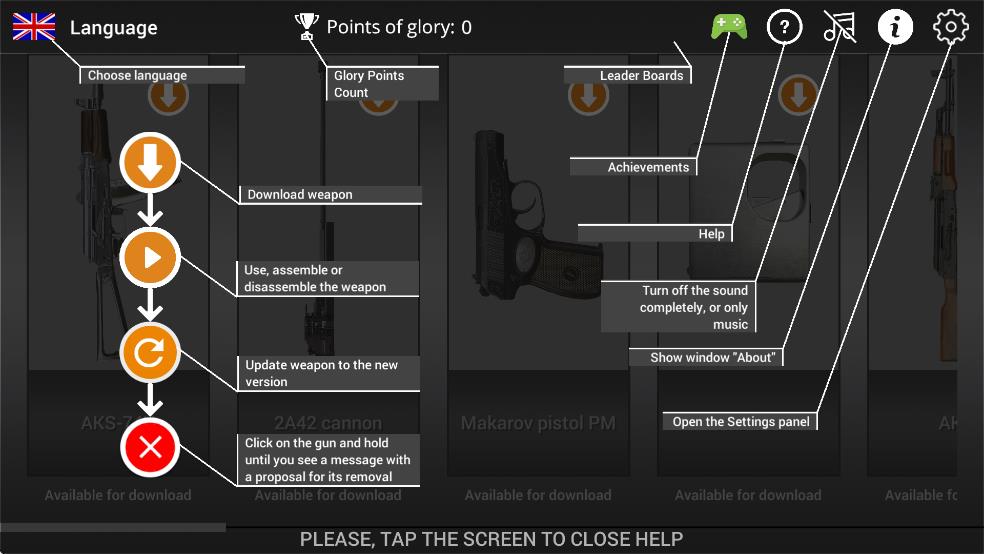The width and height of the screenshot is (984, 554).
Task: Open the Settings gear panel
Action: (x=950, y=27)
